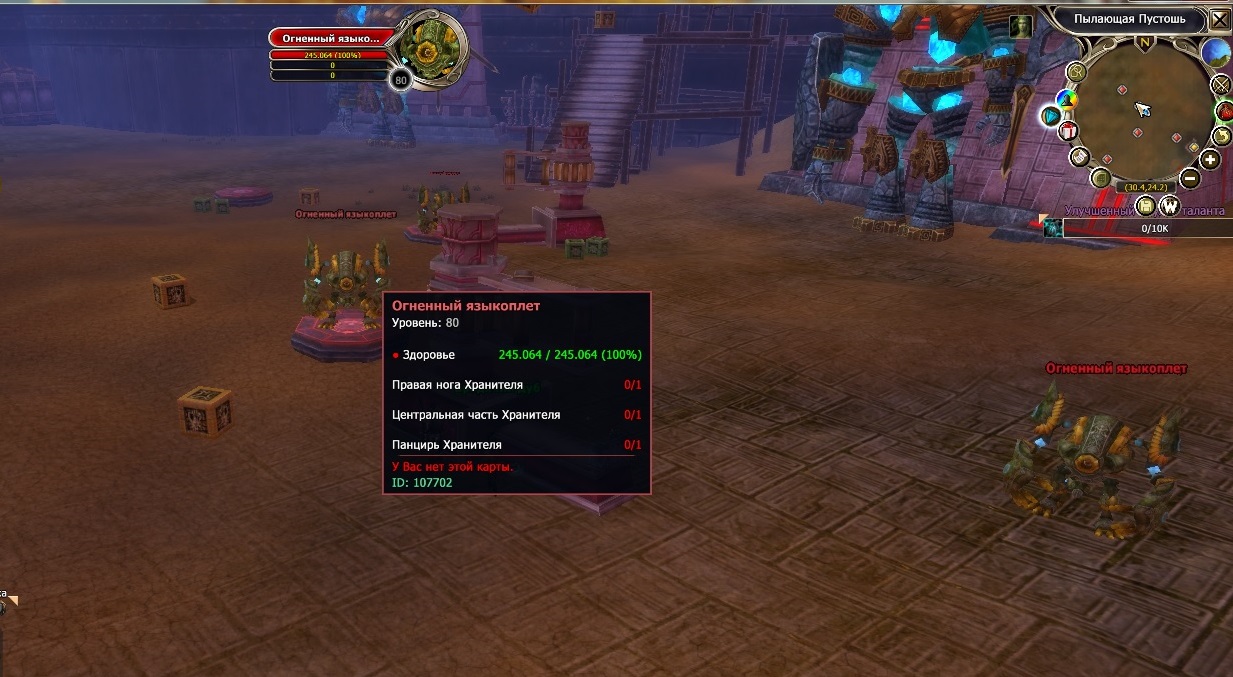This screenshot has height=677, width=1233.
Task: Open the rainbow character silhouette icon
Action: coord(1068,99)
